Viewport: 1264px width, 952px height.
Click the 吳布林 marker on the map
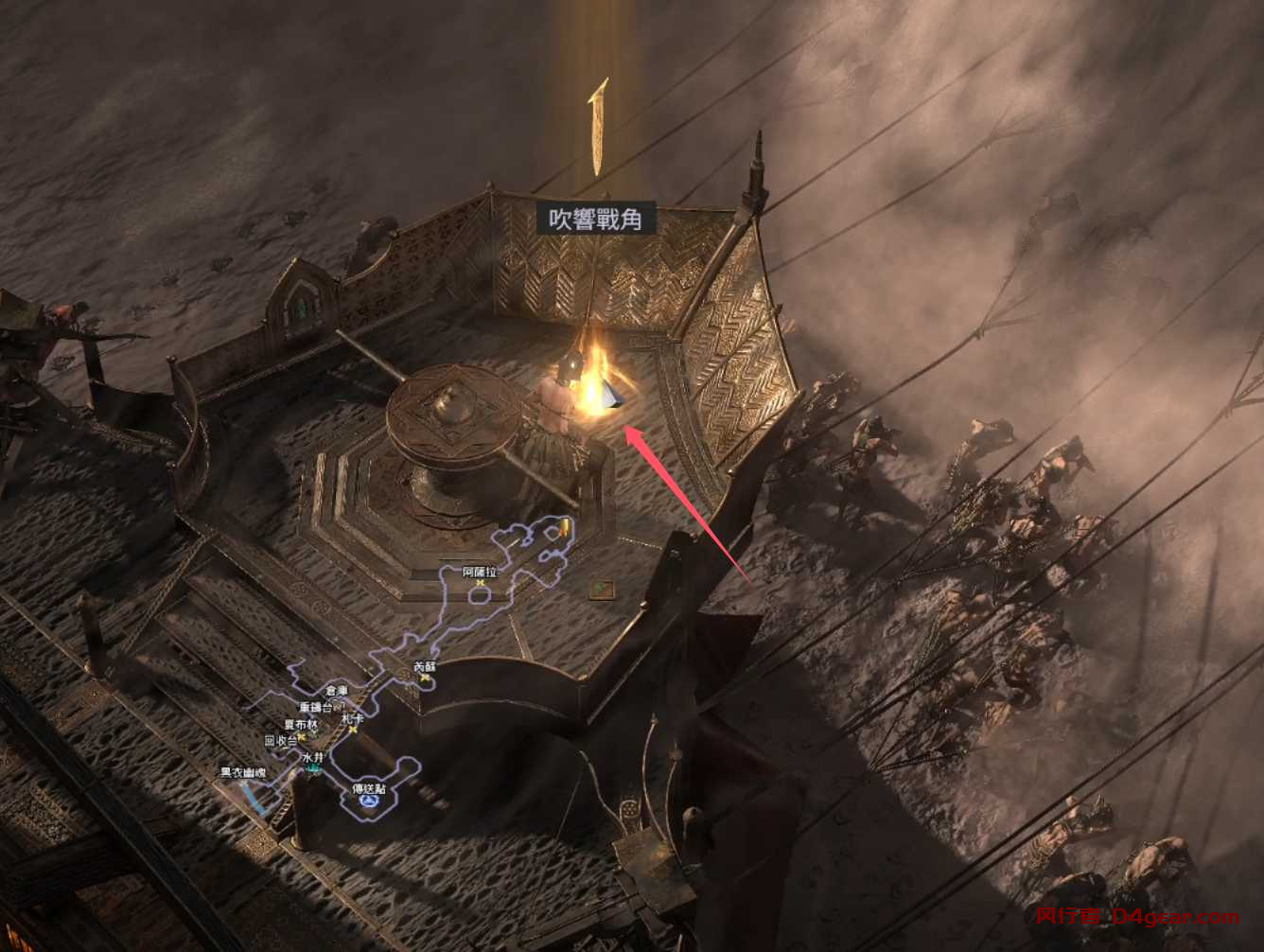(303, 724)
